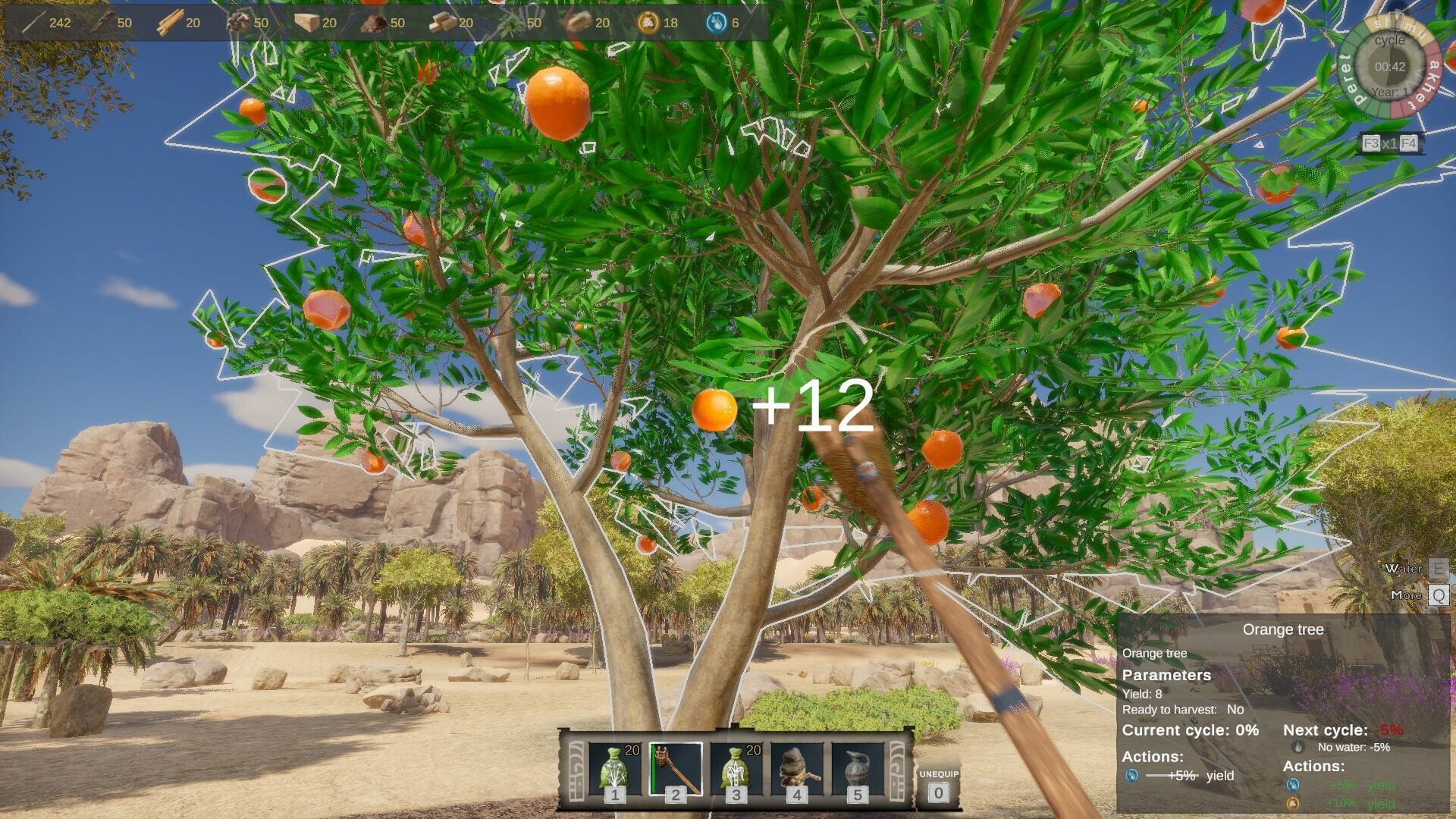
Task: Click the F4 speed control button
Action: (1408, 142)
